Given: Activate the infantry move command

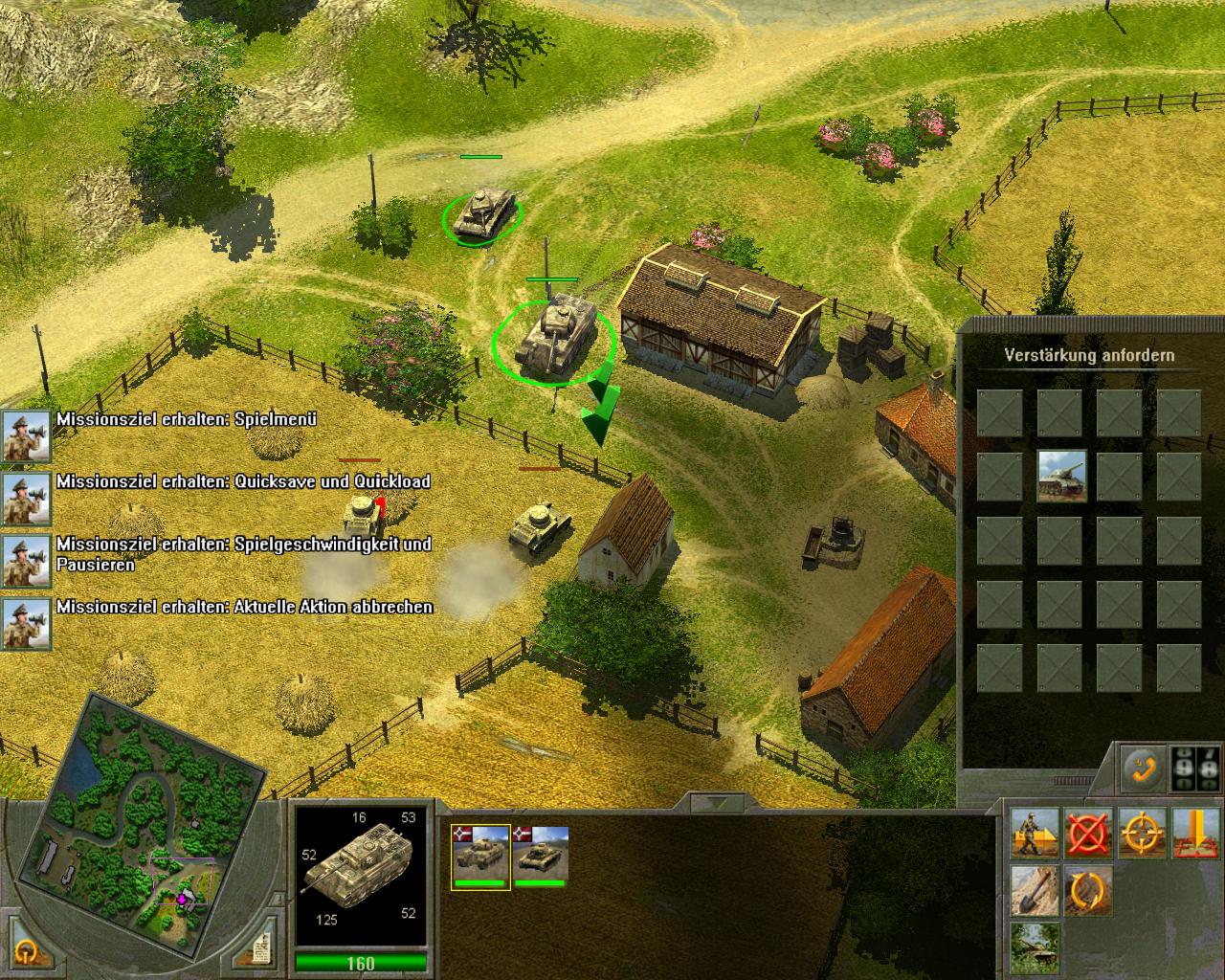Looking at the screenshot, I should (1036, 834).
